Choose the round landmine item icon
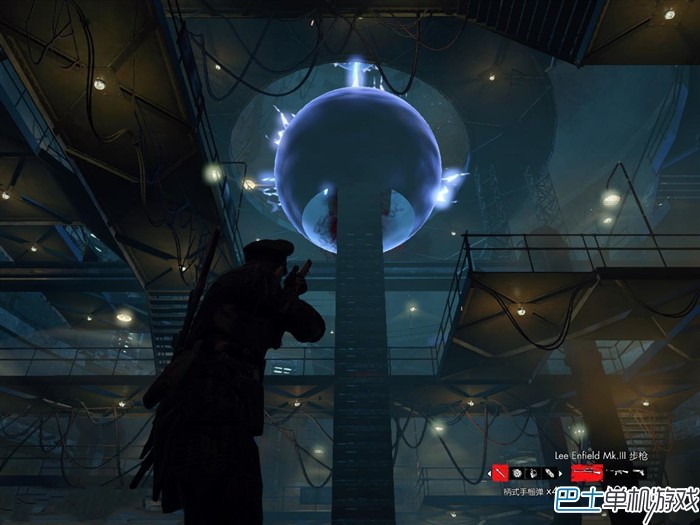Screen dimensions: 700x525 (516, 473)
